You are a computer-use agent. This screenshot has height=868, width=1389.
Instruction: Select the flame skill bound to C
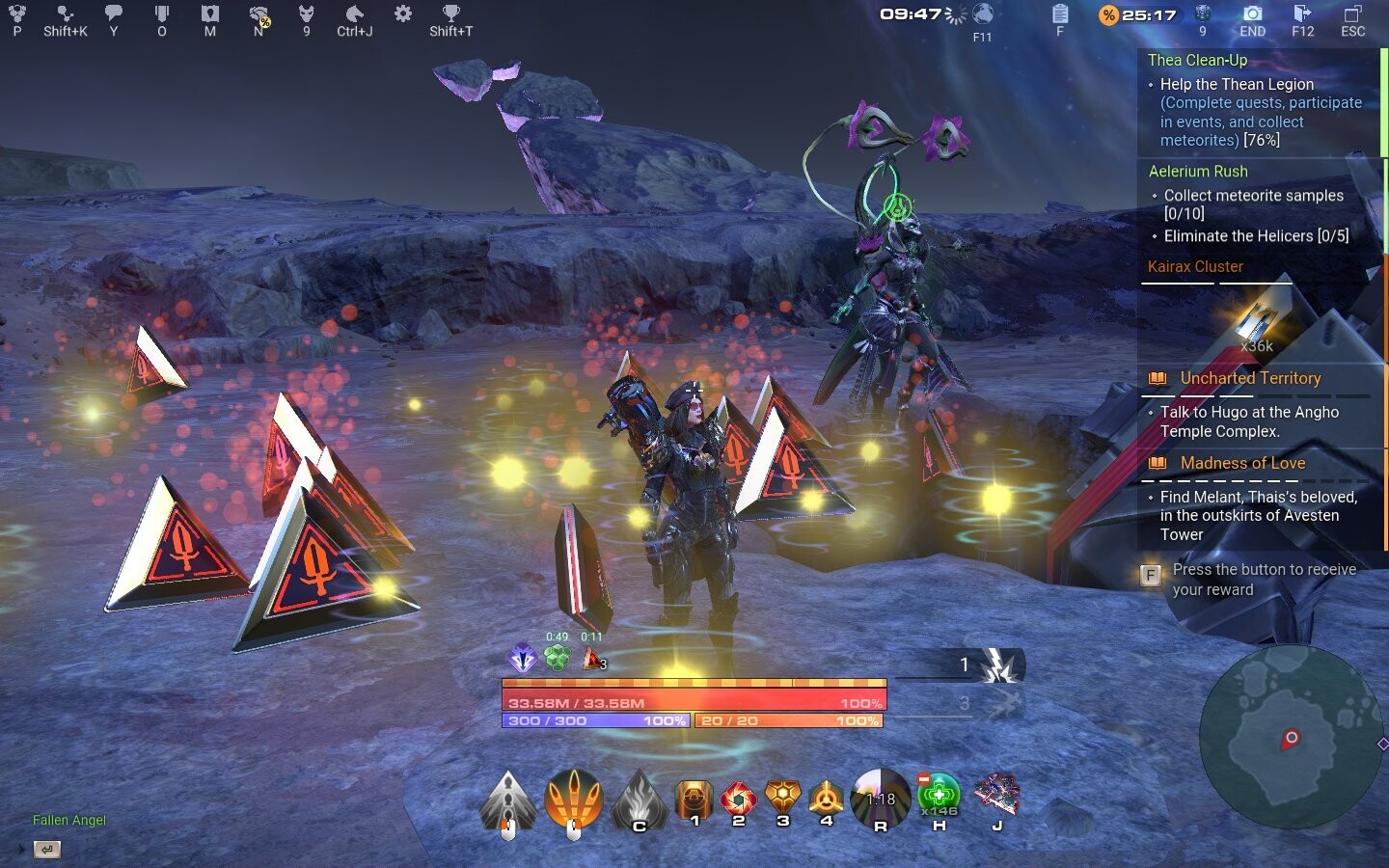[639, 799]
